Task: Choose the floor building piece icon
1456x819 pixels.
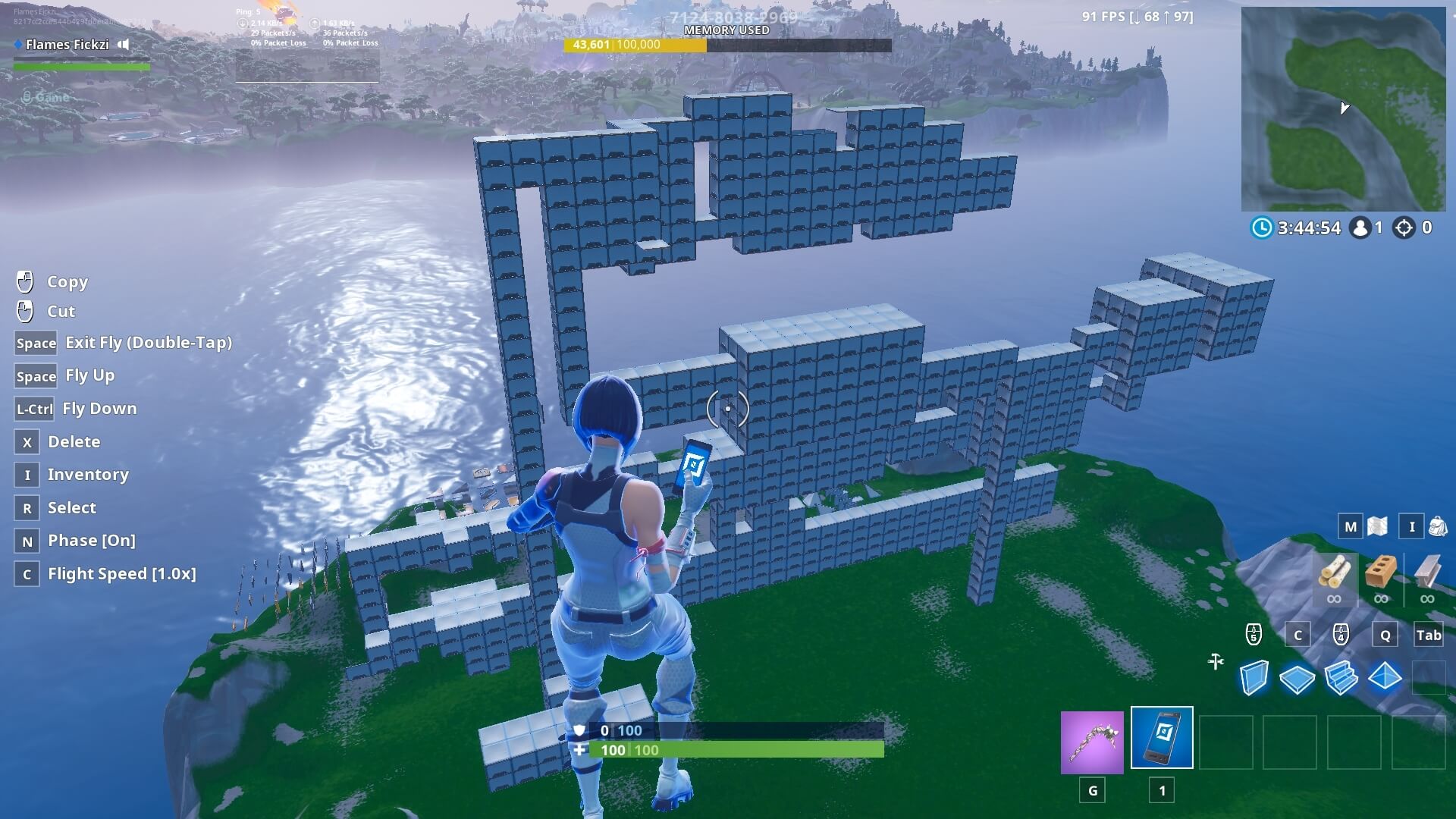Action: (1298, 679)
